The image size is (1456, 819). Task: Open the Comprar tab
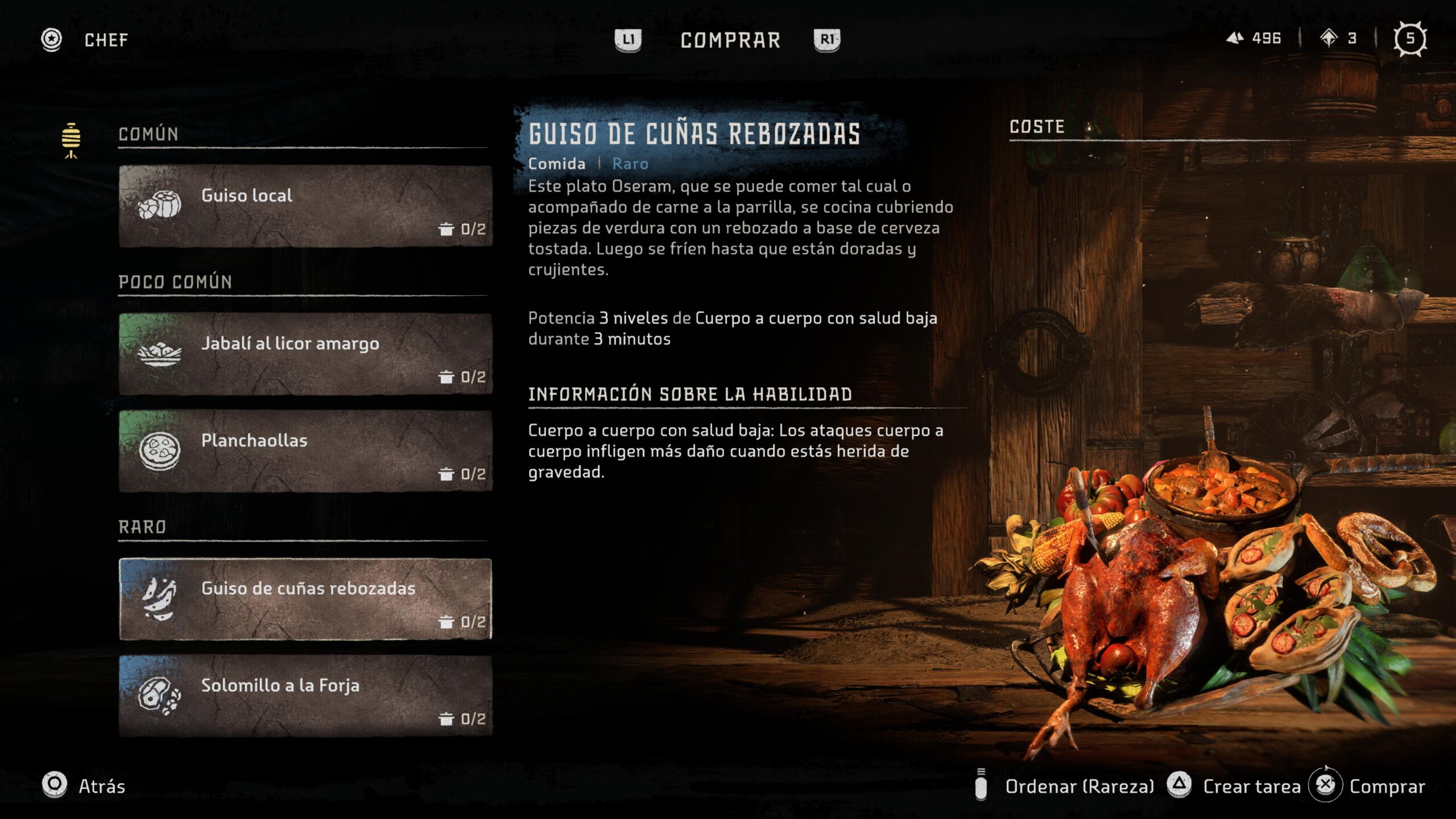[x=730, y=40]
